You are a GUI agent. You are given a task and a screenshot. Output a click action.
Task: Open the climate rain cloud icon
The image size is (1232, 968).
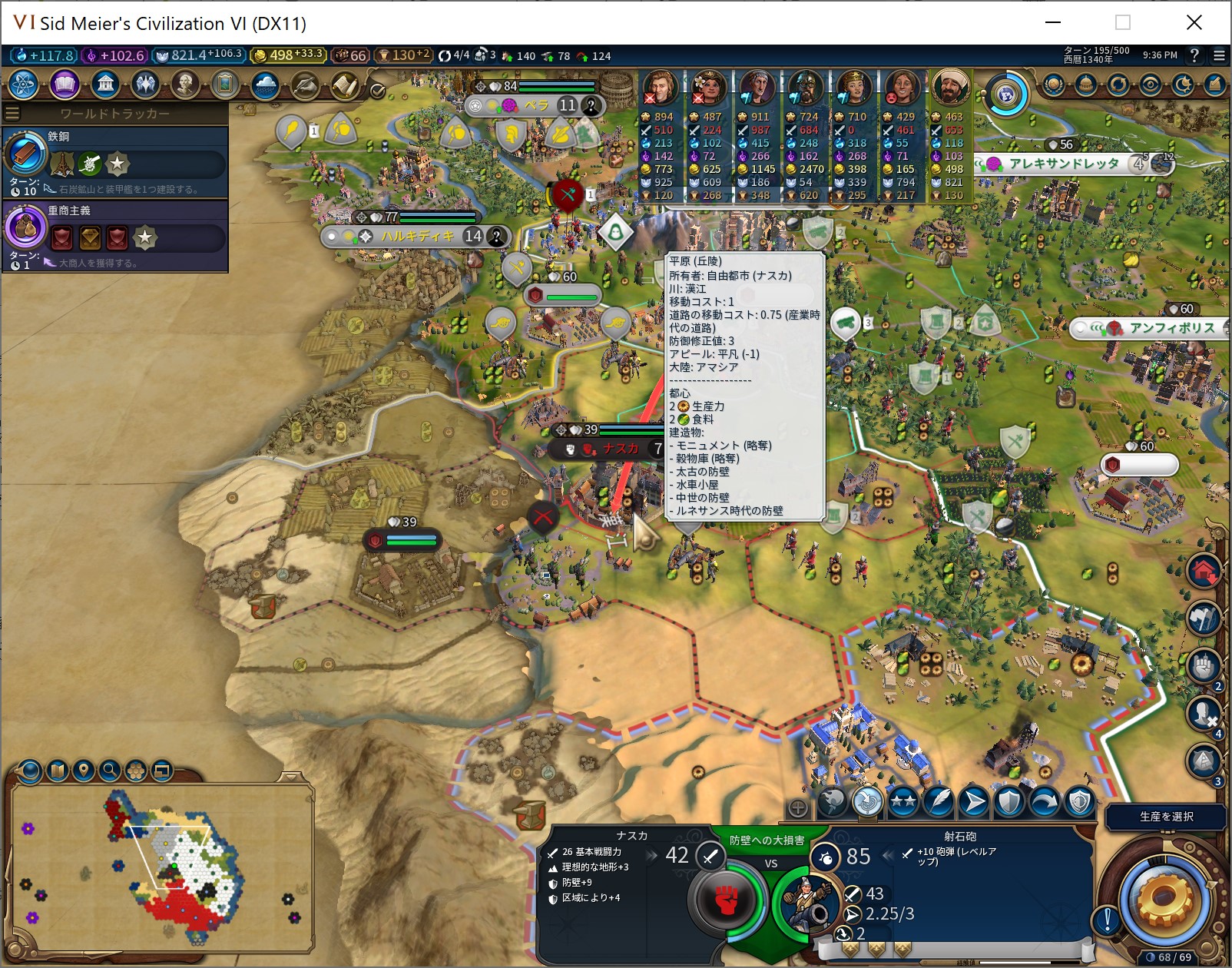[264, 84]
